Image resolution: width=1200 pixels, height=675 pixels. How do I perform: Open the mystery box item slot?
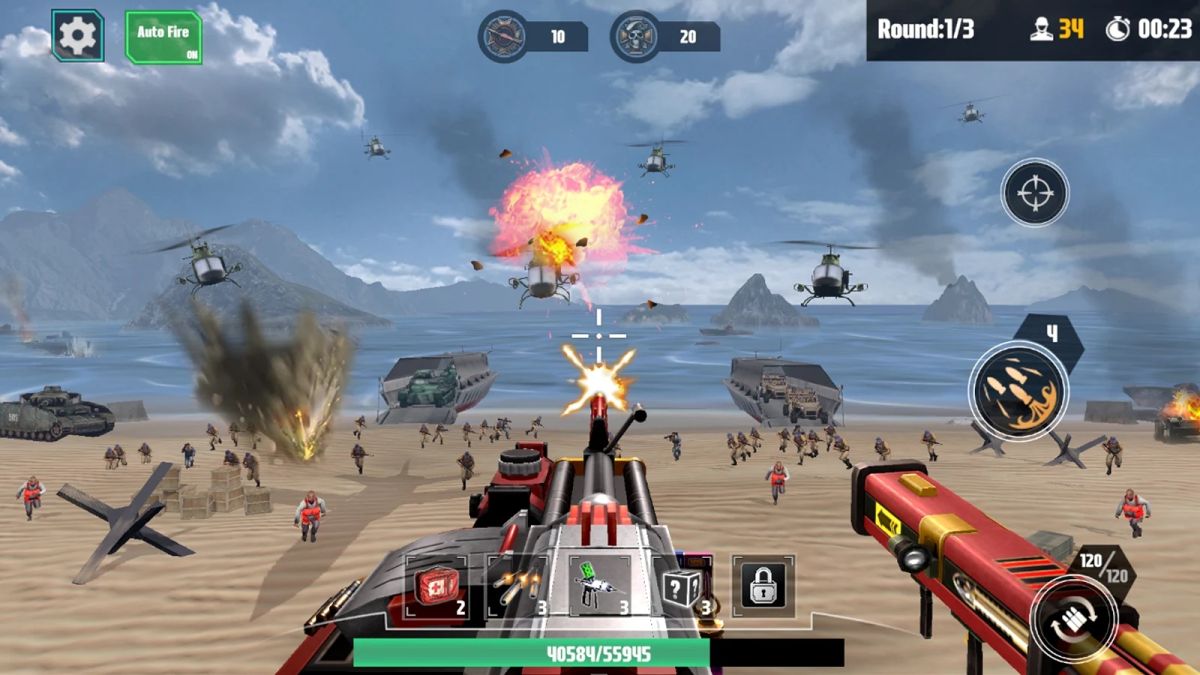[x=683, y=587]
